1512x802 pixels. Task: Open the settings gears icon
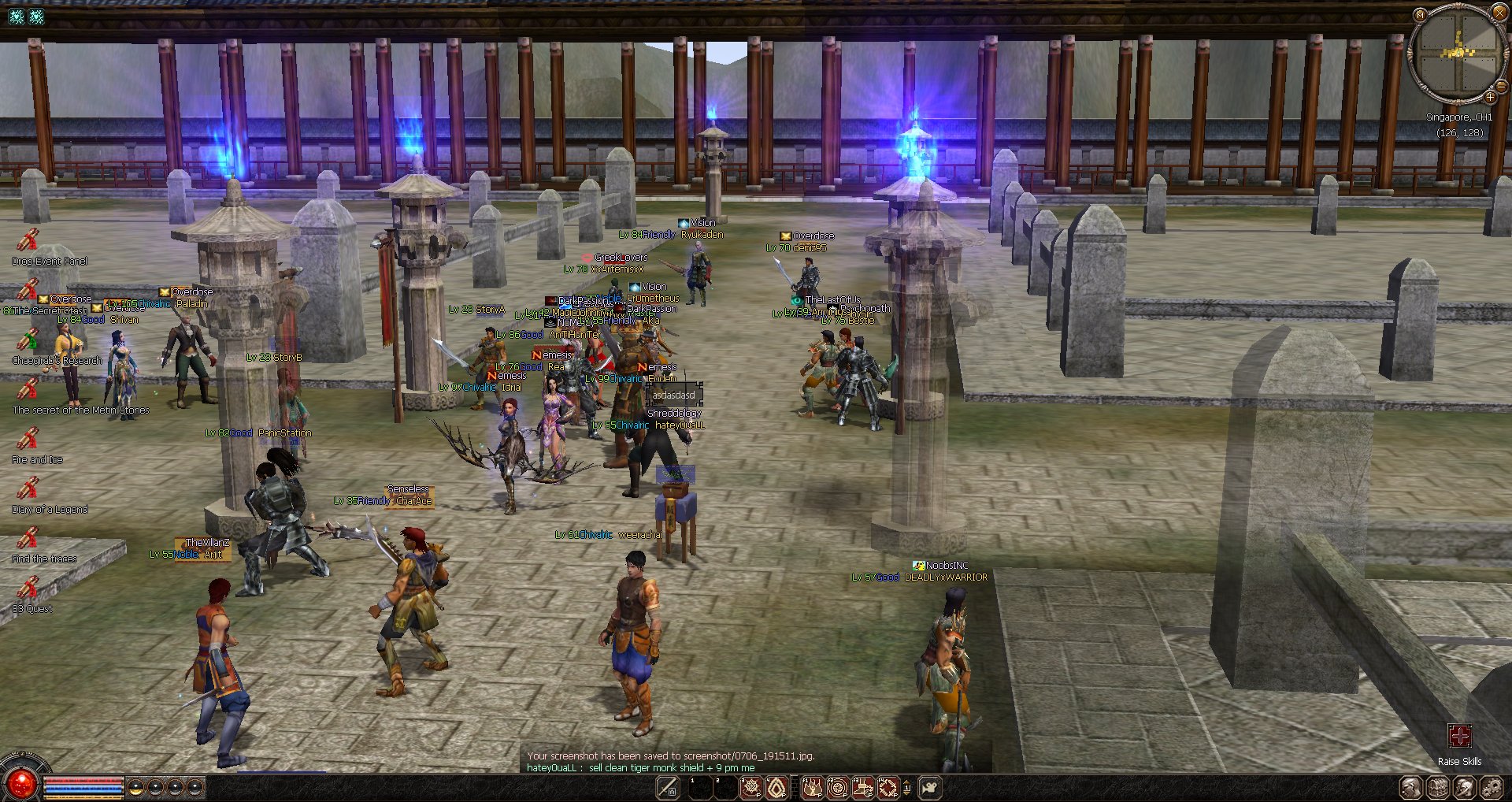coord(1491,787)
